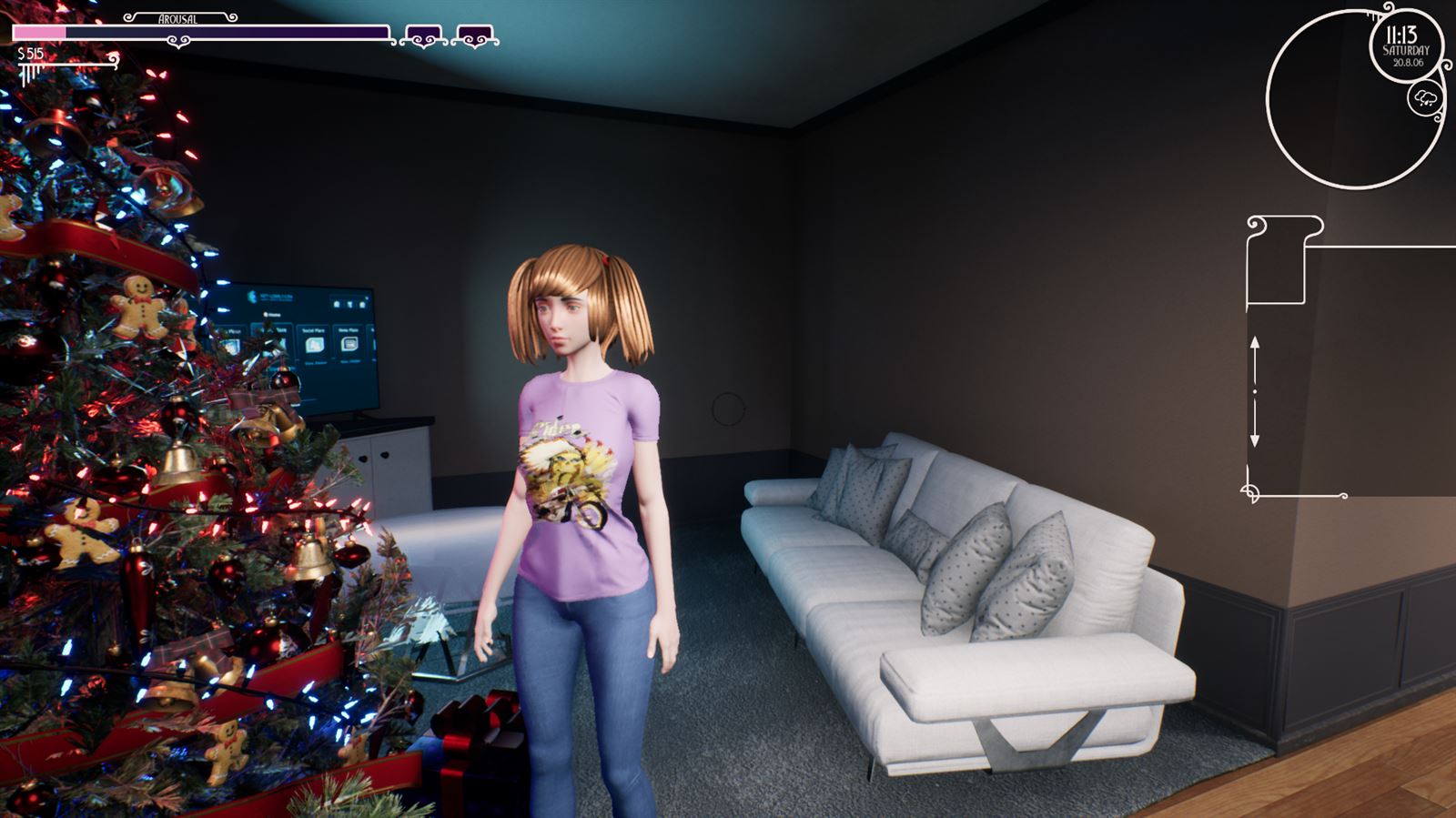The height and width of the screenshot is (818, 1456).
Task: Click Move under the Home Place card
Action: point(350,361)
